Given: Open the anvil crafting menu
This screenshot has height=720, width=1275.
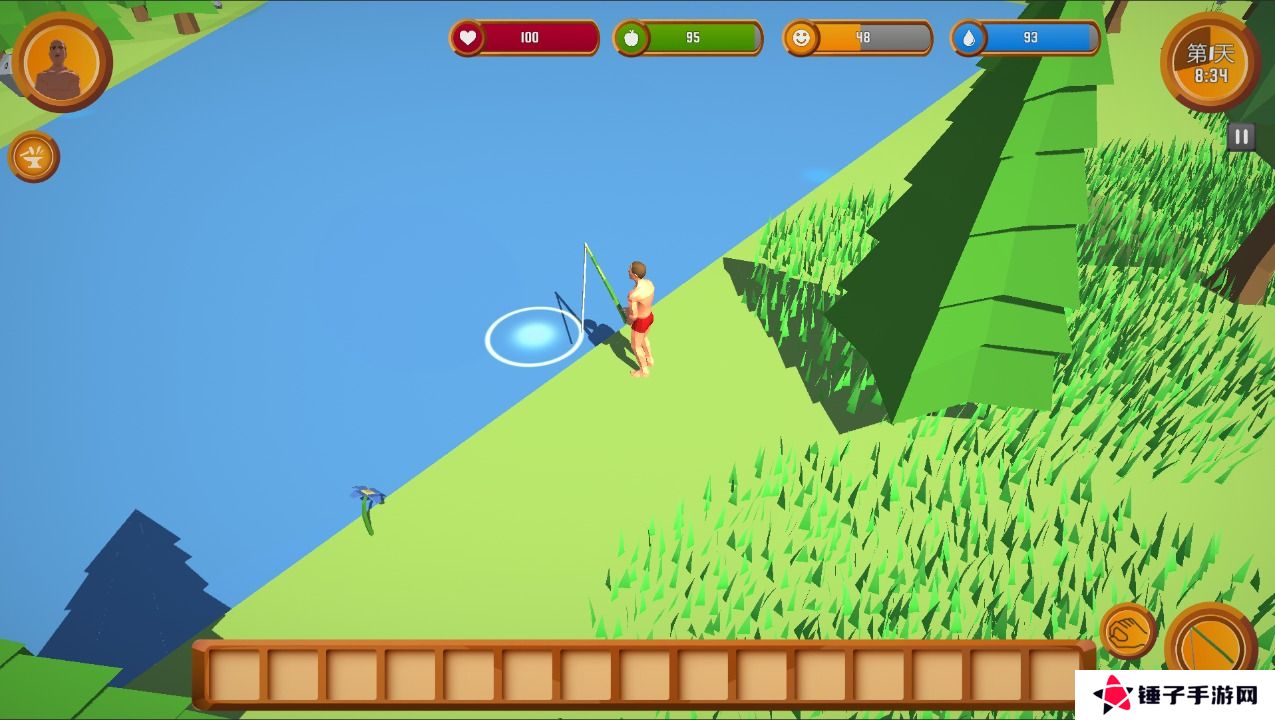Looking at the screenshot, I should (34, 157).
